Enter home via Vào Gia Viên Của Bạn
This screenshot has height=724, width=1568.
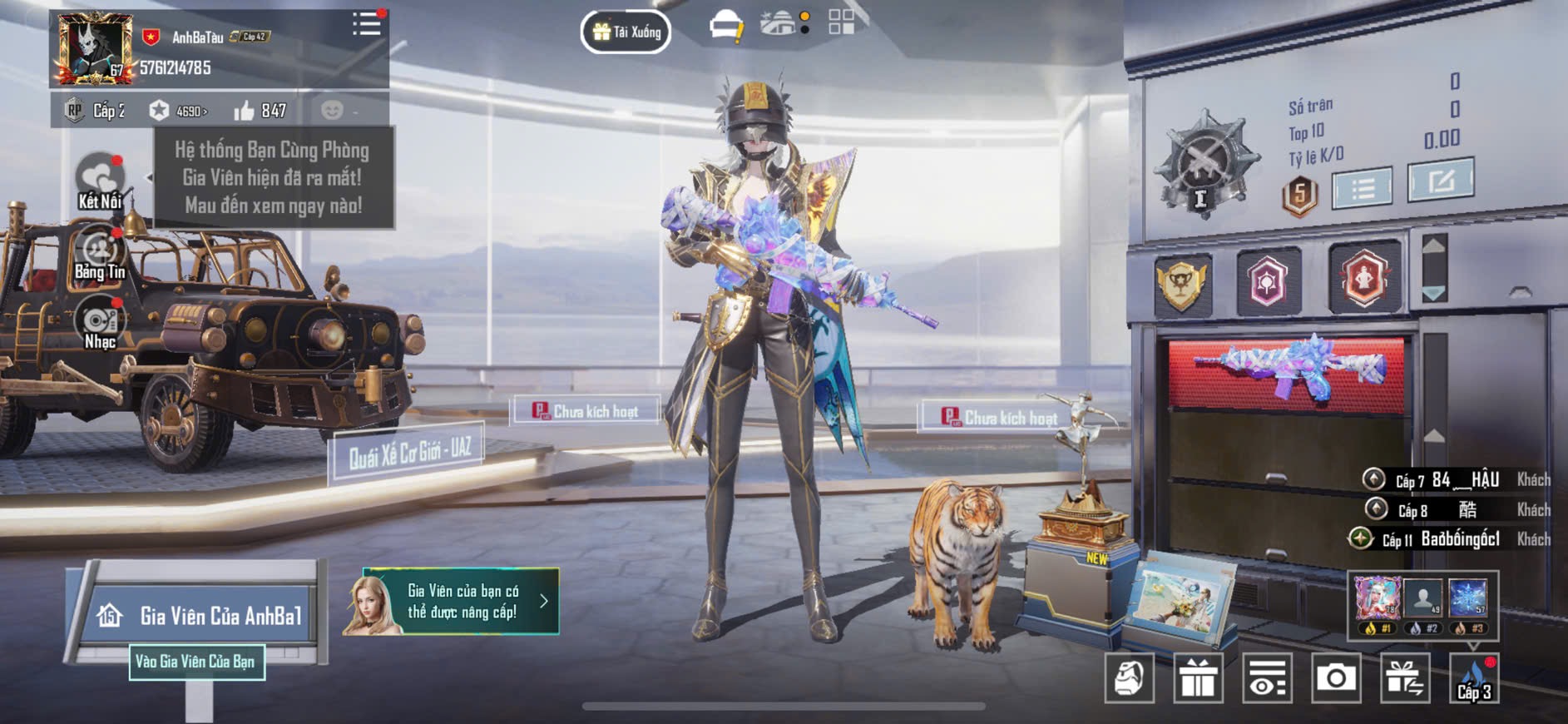(x=196, y=662)
